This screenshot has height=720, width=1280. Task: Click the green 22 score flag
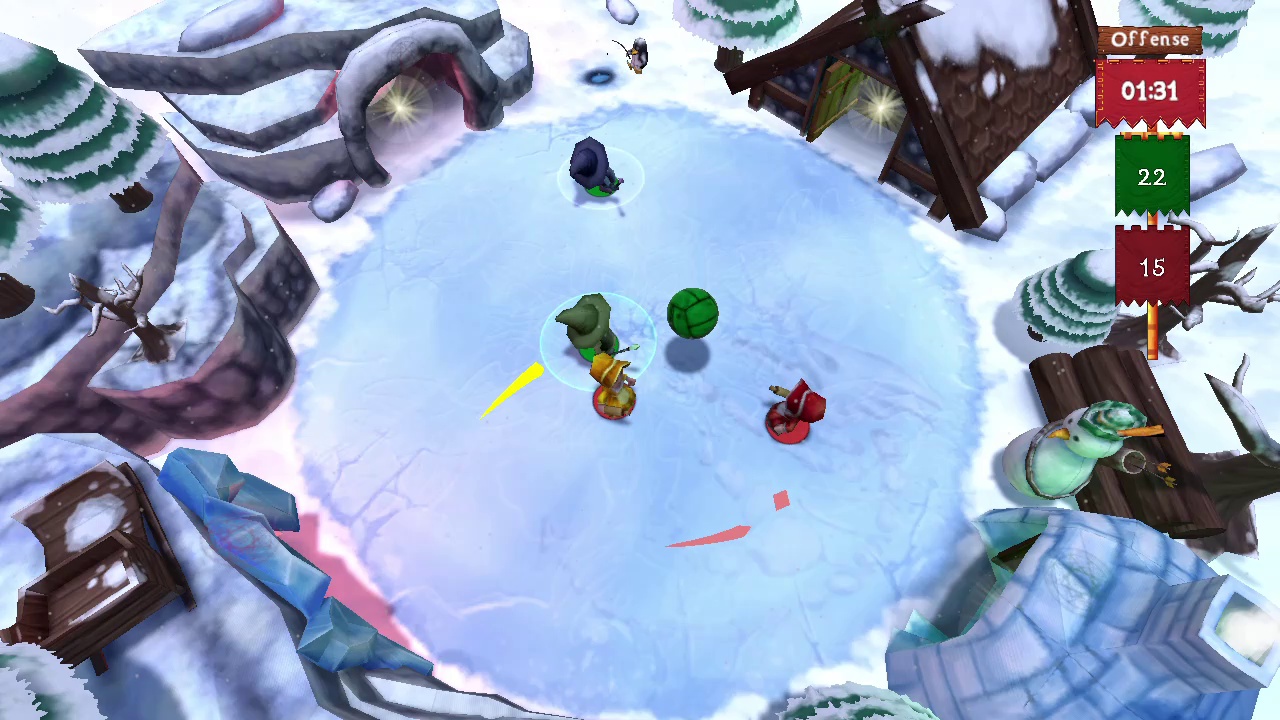coord(1152,178)
